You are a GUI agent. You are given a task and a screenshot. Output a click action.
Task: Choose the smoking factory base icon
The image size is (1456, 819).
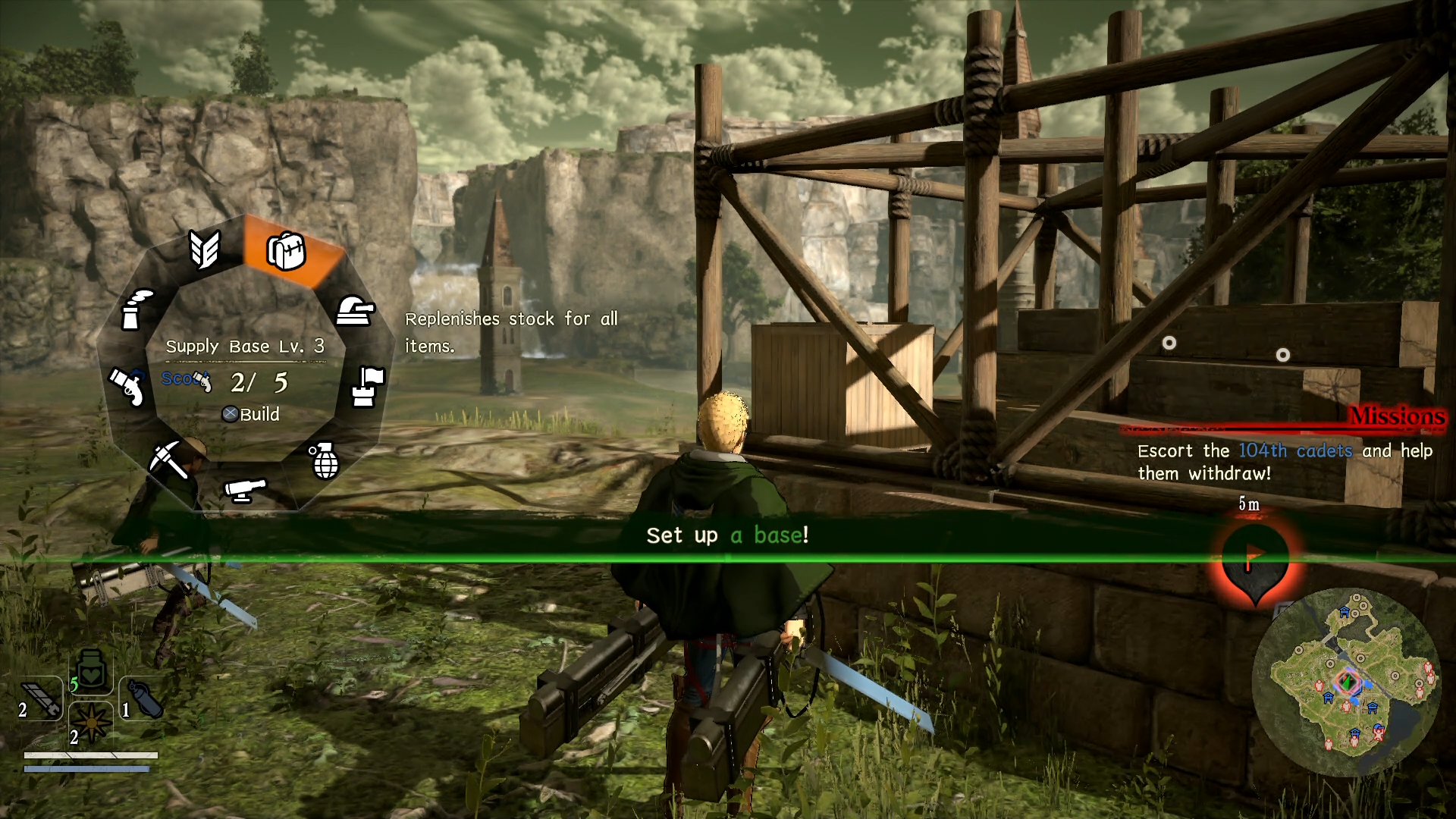(x=136, y=309)
